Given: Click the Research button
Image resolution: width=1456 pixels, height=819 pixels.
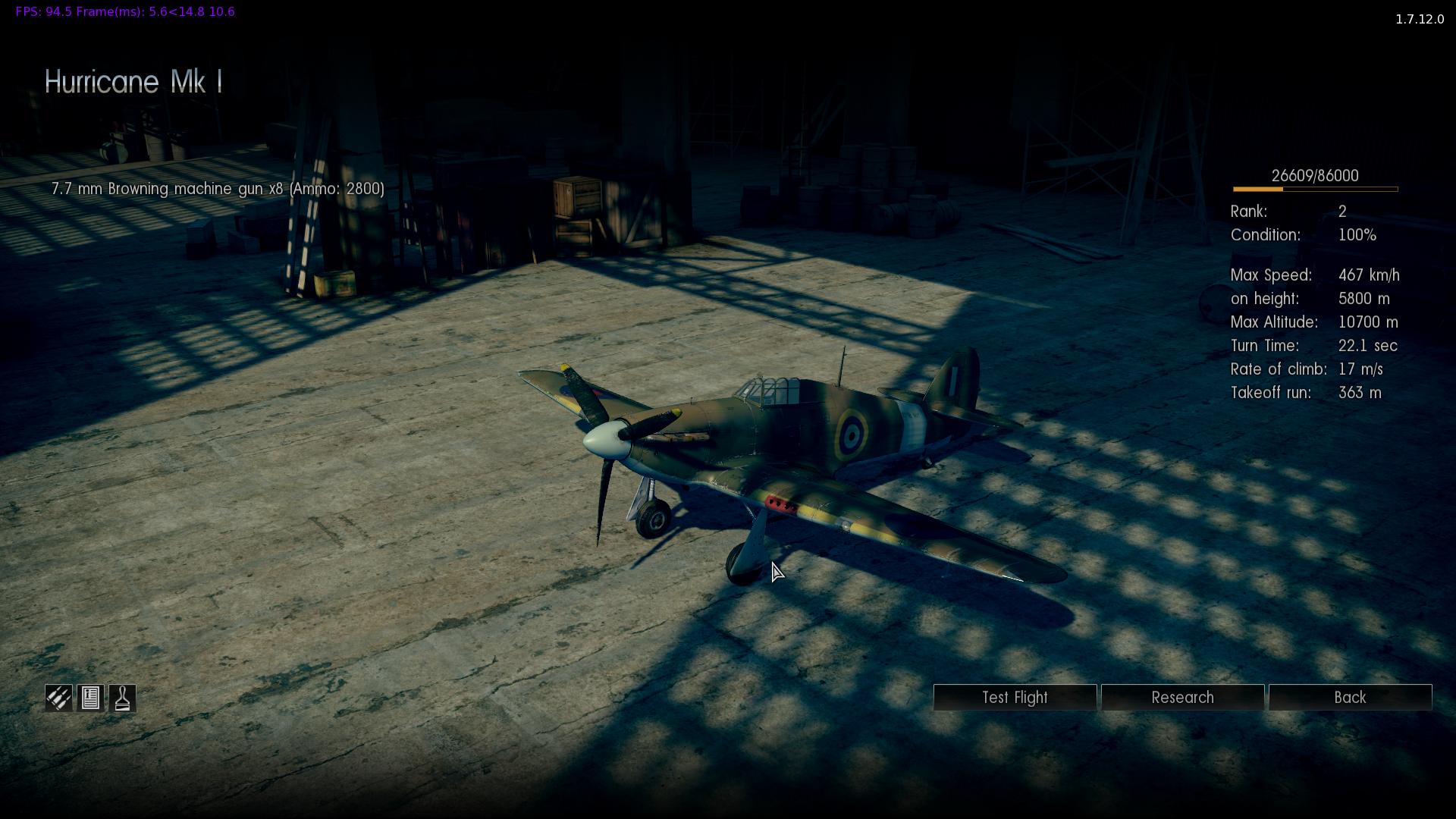Looking at the screenshot, I should (1182, 698).
